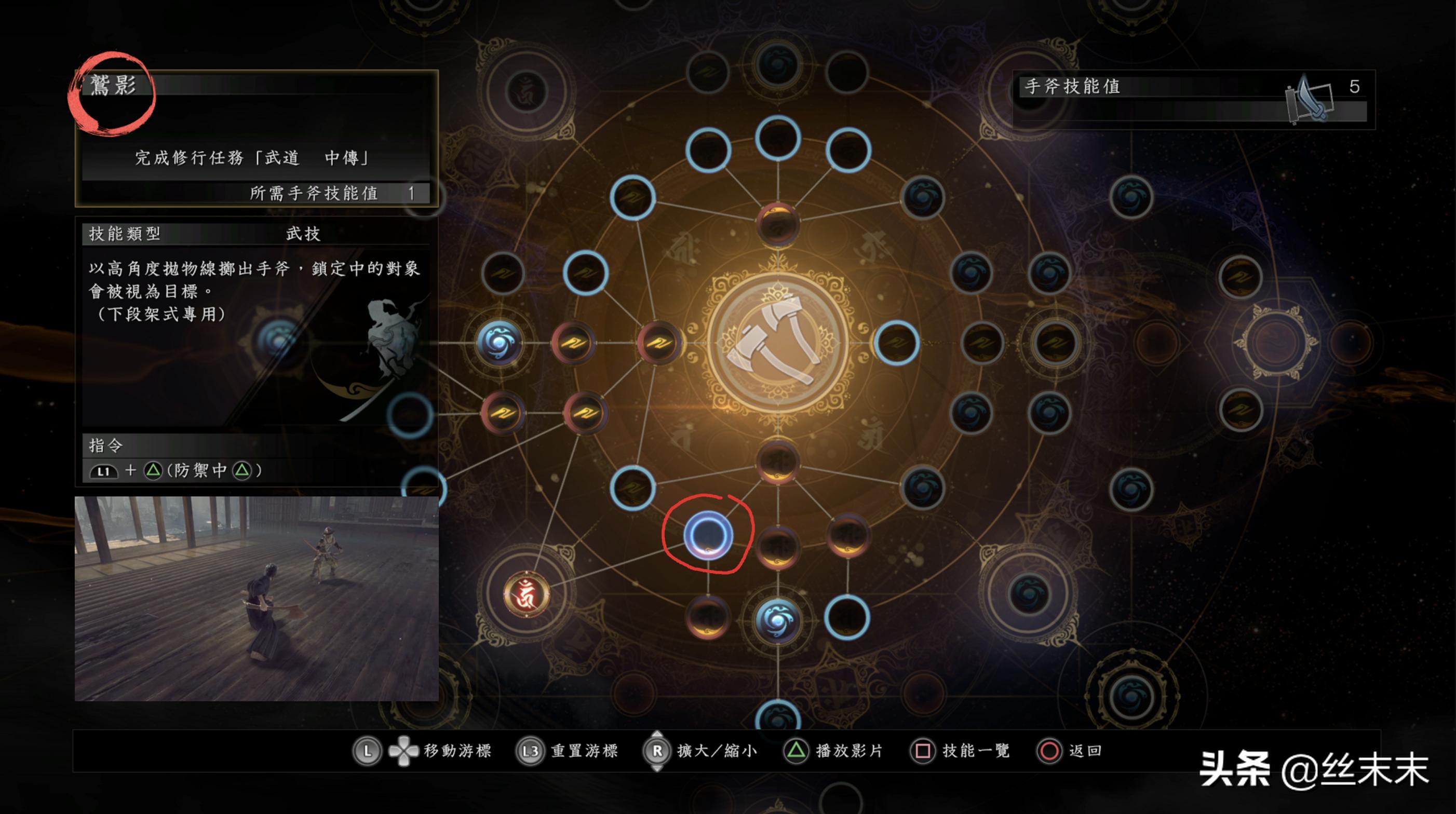1456x814 pixels.
Task: Select the central twin hatchet emblem
Action: tap(778, 343)
